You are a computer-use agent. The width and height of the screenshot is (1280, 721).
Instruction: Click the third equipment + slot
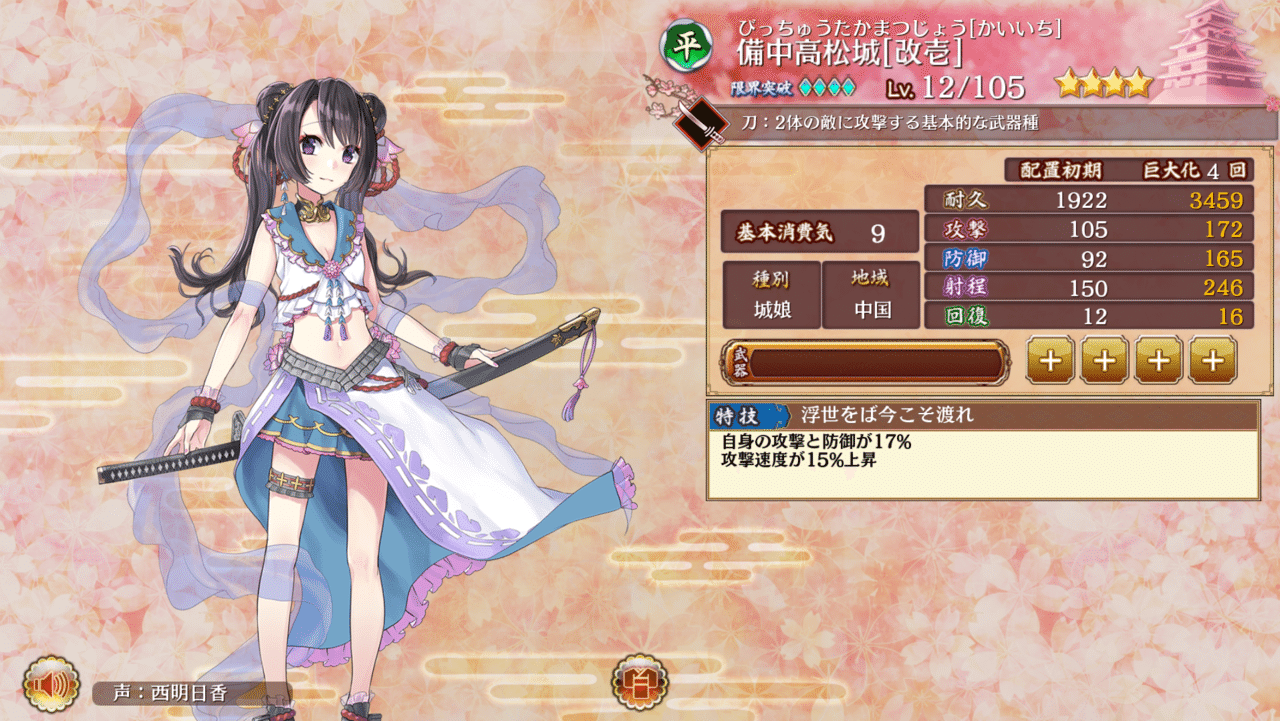point(1159,360)
